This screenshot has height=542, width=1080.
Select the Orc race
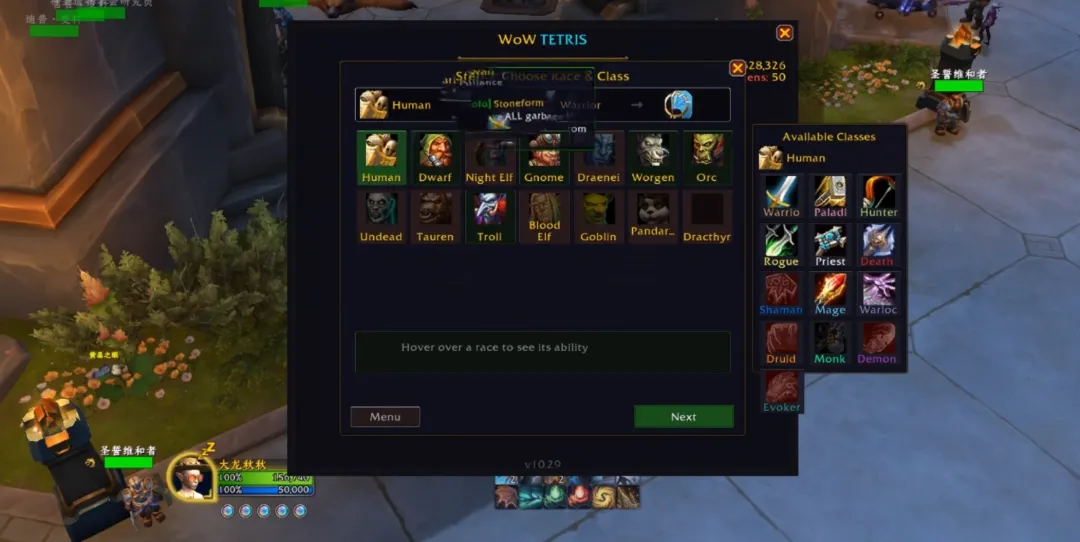(x=706, y=157)
